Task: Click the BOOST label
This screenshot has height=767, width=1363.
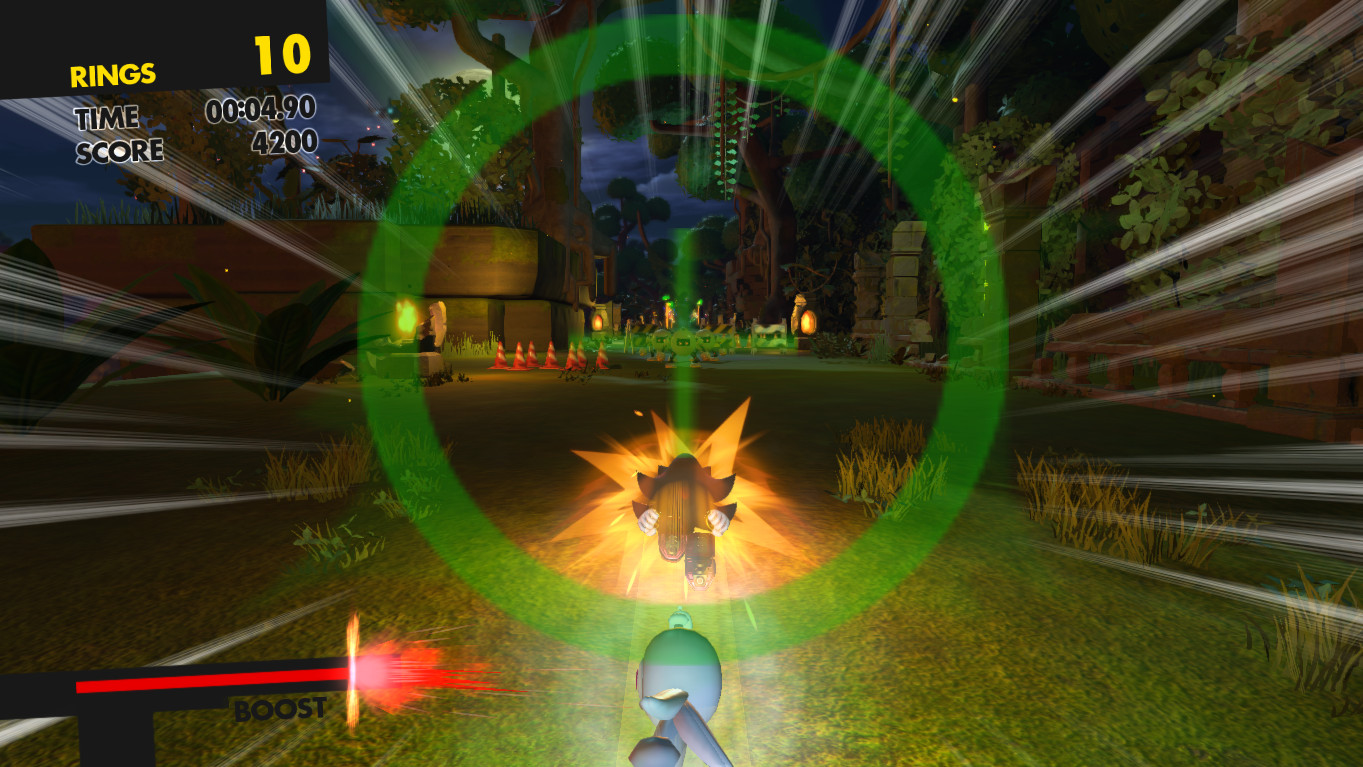Action: tap(280, 711)
